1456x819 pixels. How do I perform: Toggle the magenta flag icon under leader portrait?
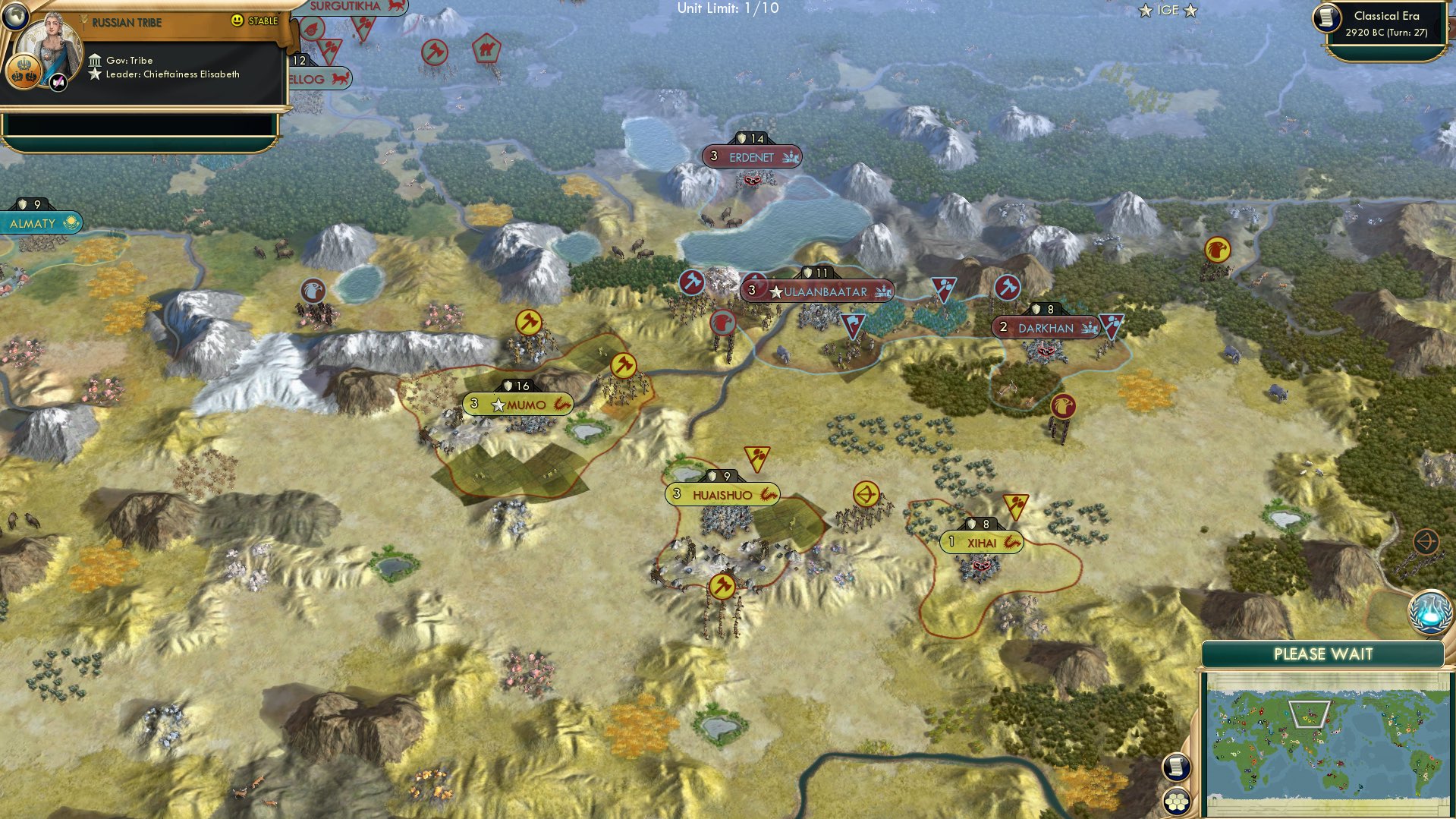pyautogui.click(x=57, y=81)
